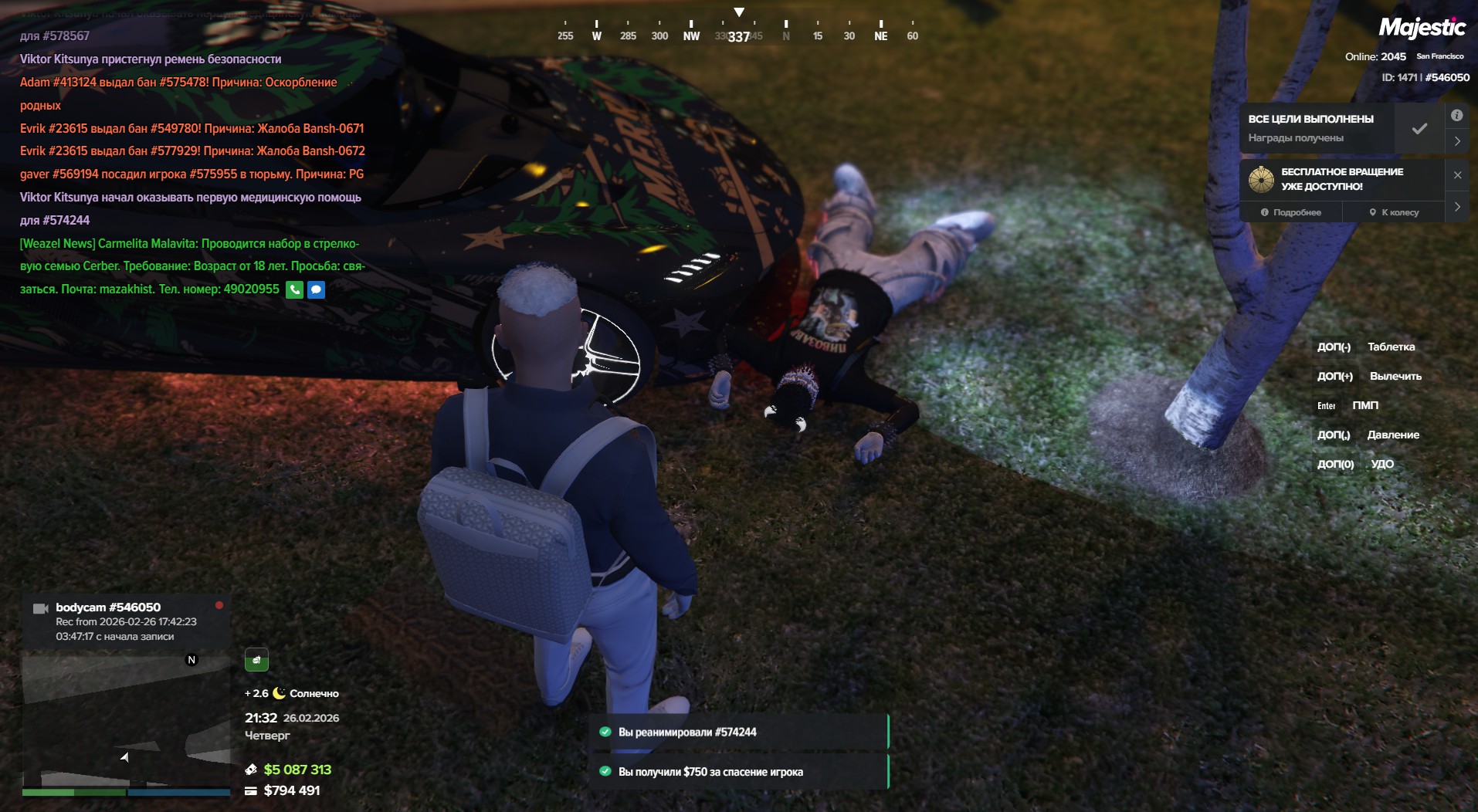This screenshot has width=1478, height=812.
Task: Click the Majestic server logo
Action: click(x=1422, y=29)
